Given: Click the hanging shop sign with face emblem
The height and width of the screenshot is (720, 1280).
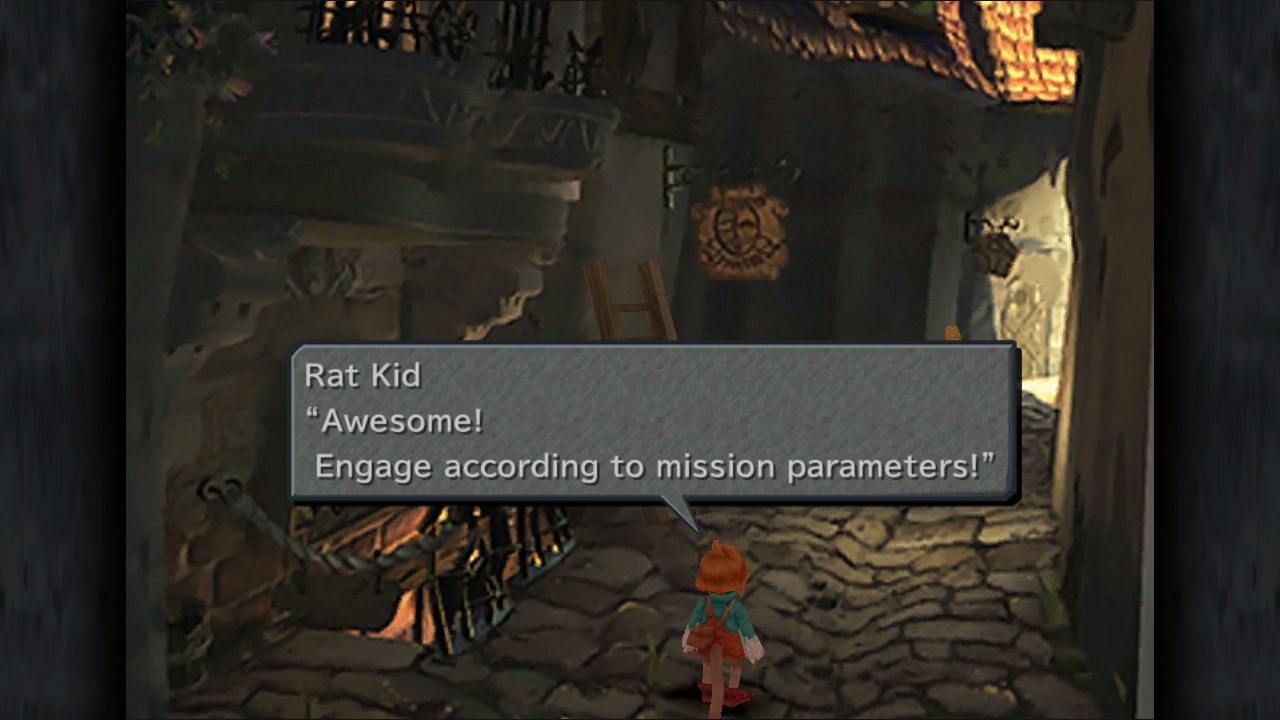Looking at the screenshot, I should pos(738,225).
